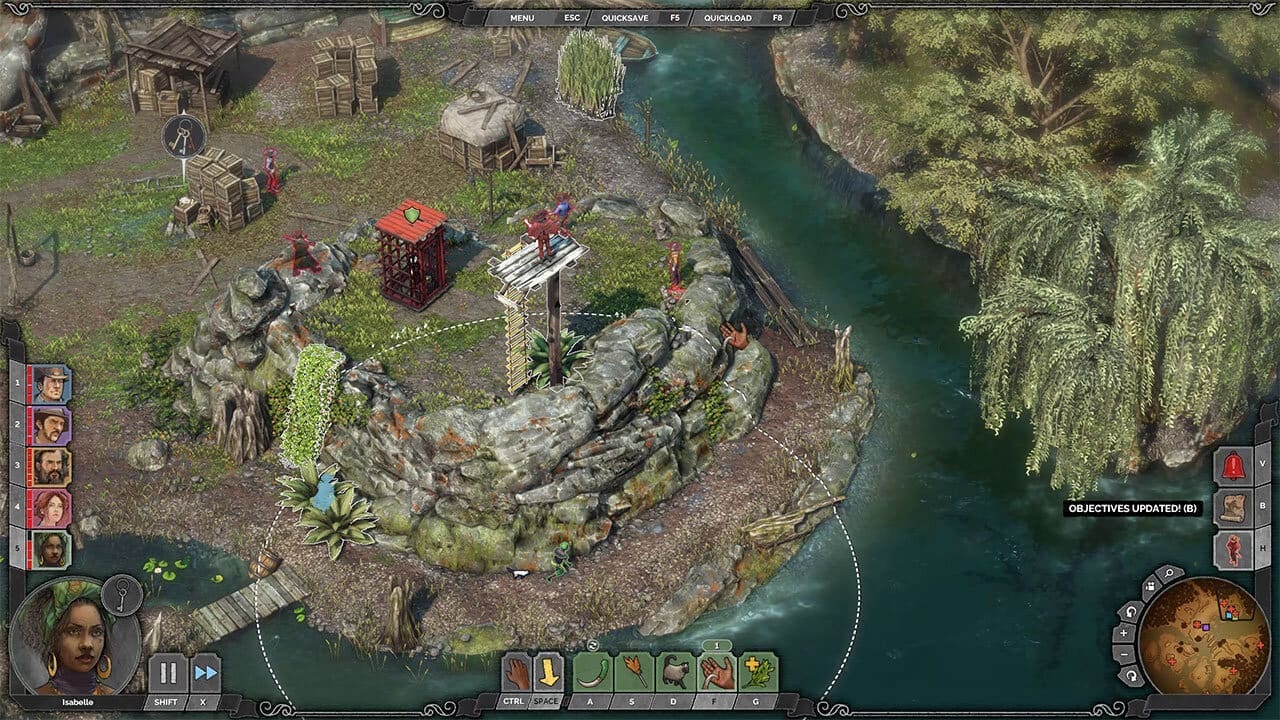Activate fast-forward speed
Viewport: 1280px width, 720px height.
(x=205, y=672)
